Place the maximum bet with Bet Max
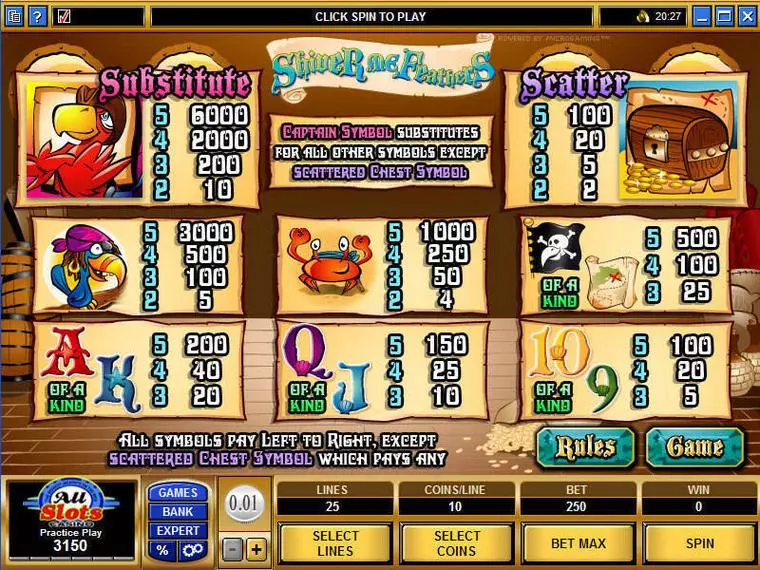 pos(577,542)
